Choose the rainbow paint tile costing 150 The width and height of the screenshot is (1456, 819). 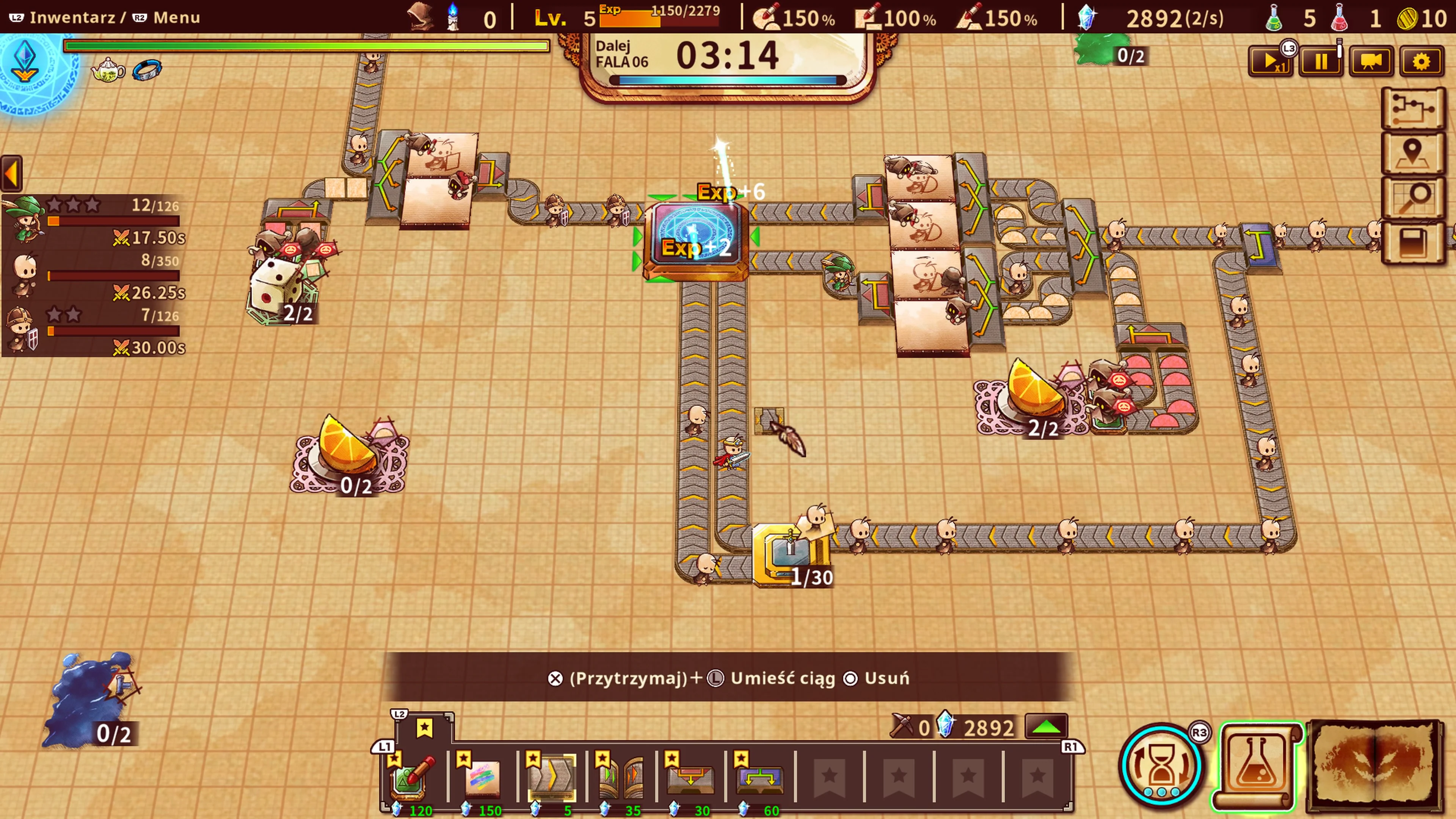click(x=483, y=777)
